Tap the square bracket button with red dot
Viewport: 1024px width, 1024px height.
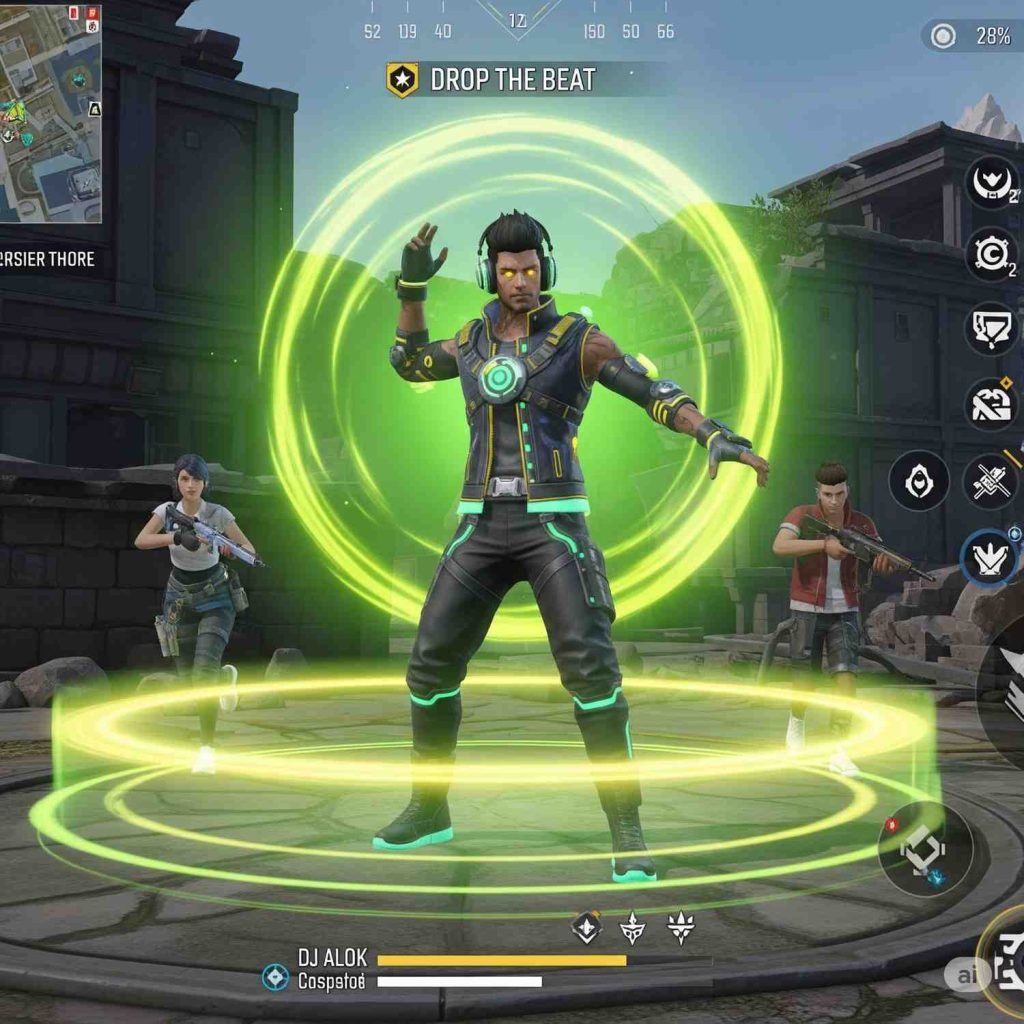point(925,849)
